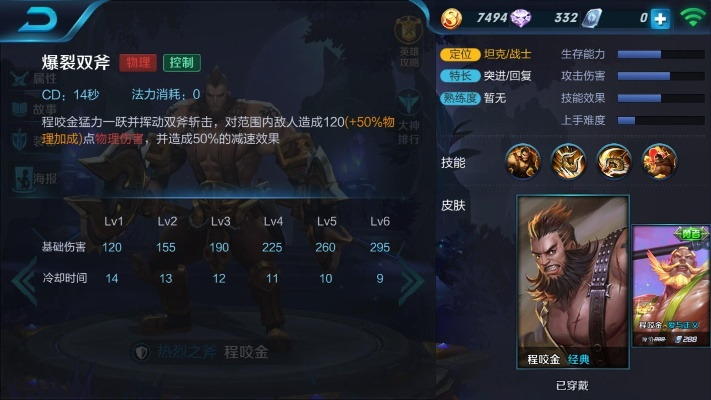
Task: Select the hero portrait passive skill icon
Action: 523,161
